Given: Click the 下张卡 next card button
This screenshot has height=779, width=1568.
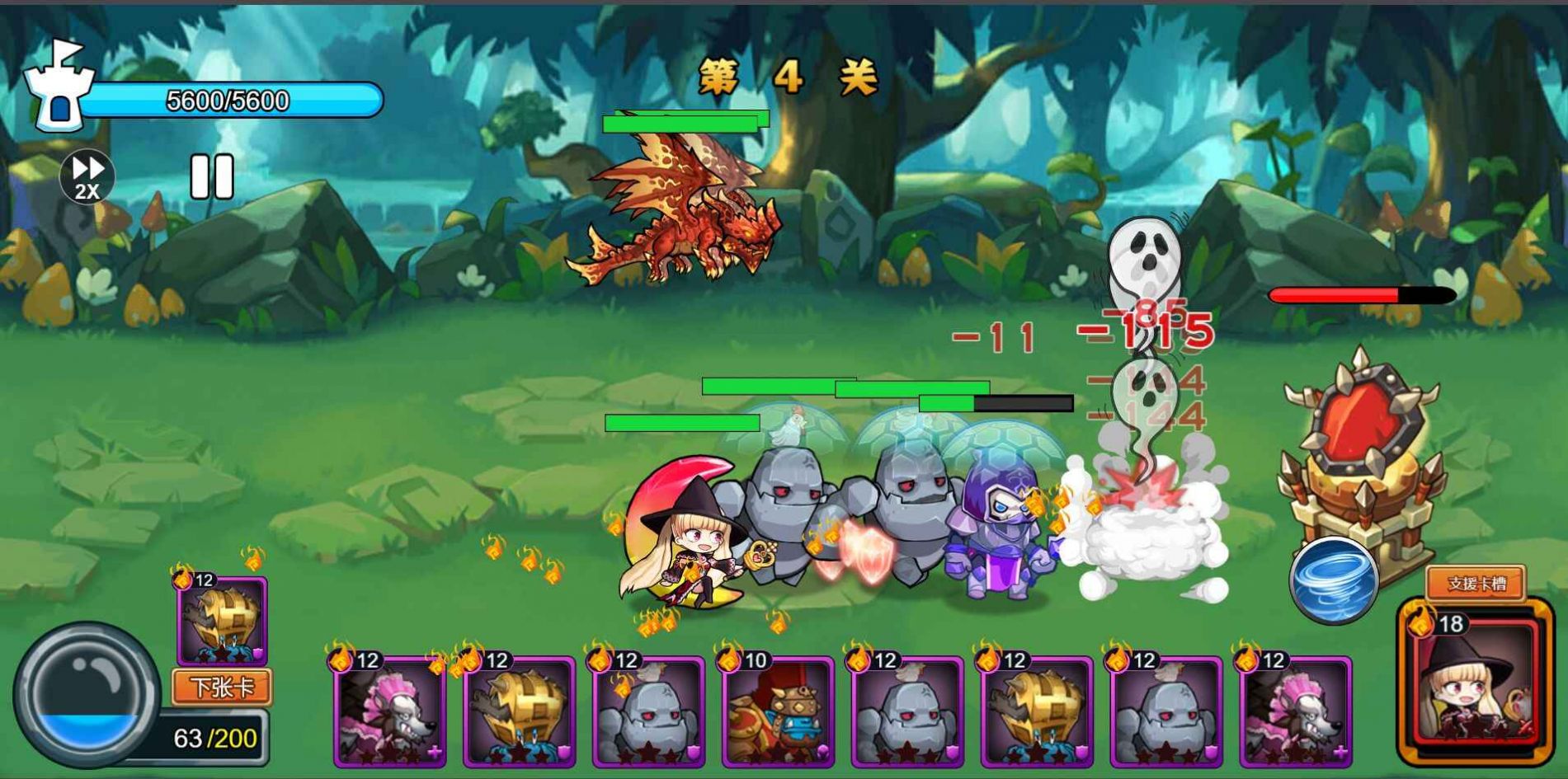Looking at the screenshot, I should pyautogui.click(x=221, y=687).
